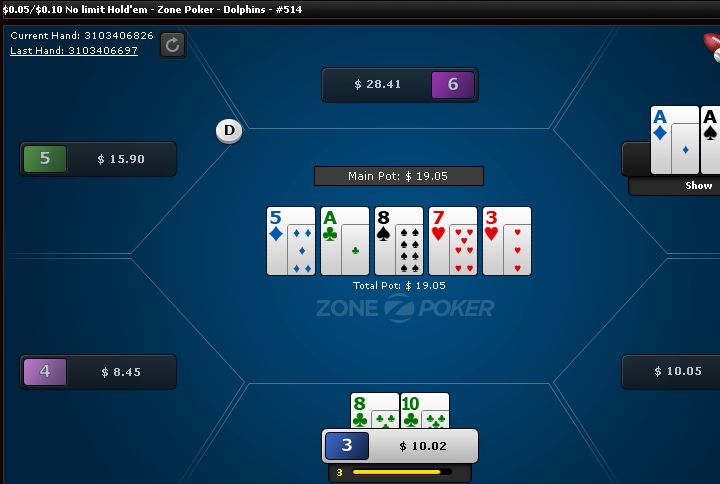Select player 6's seat panel with $28.41
The height and width of the screenshot is (484, 720).
[399, 85]
